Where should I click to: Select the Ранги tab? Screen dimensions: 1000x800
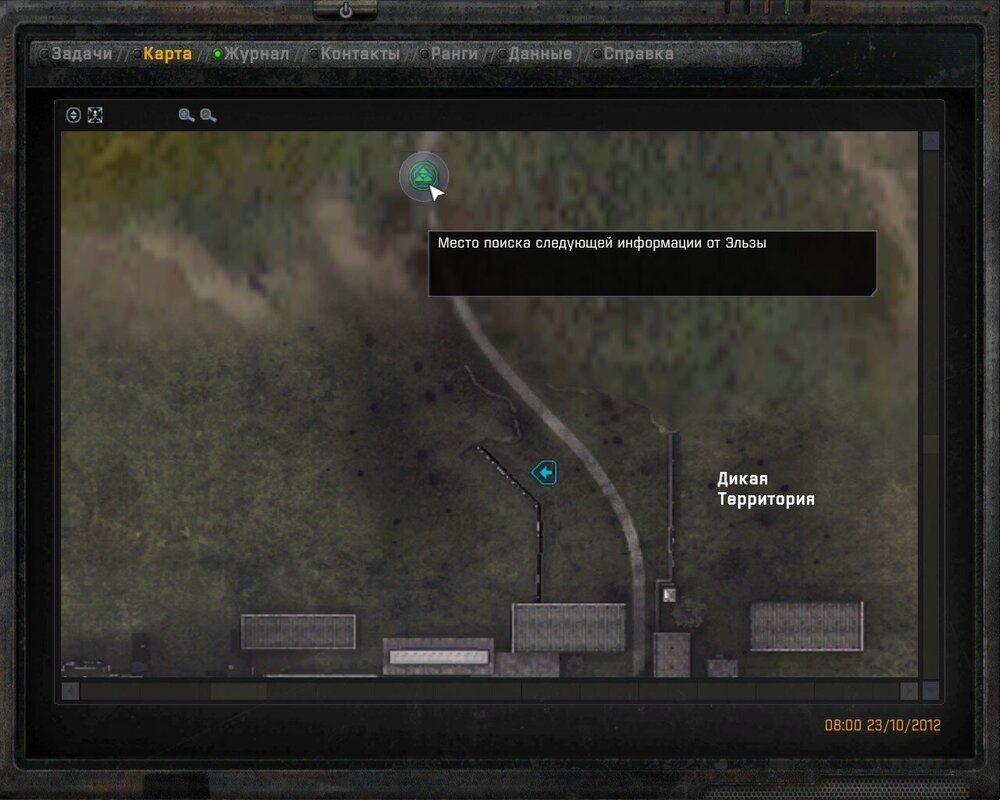[455, 54]
